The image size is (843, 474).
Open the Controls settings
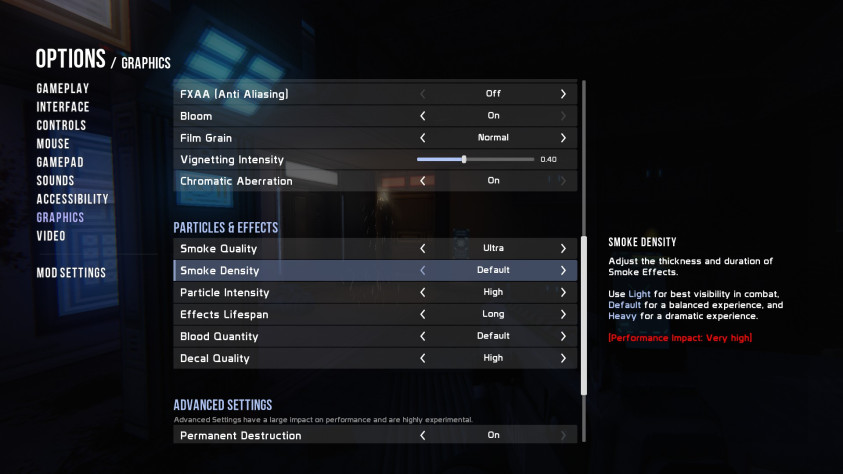pyautogui.click(x=61, y=125)
